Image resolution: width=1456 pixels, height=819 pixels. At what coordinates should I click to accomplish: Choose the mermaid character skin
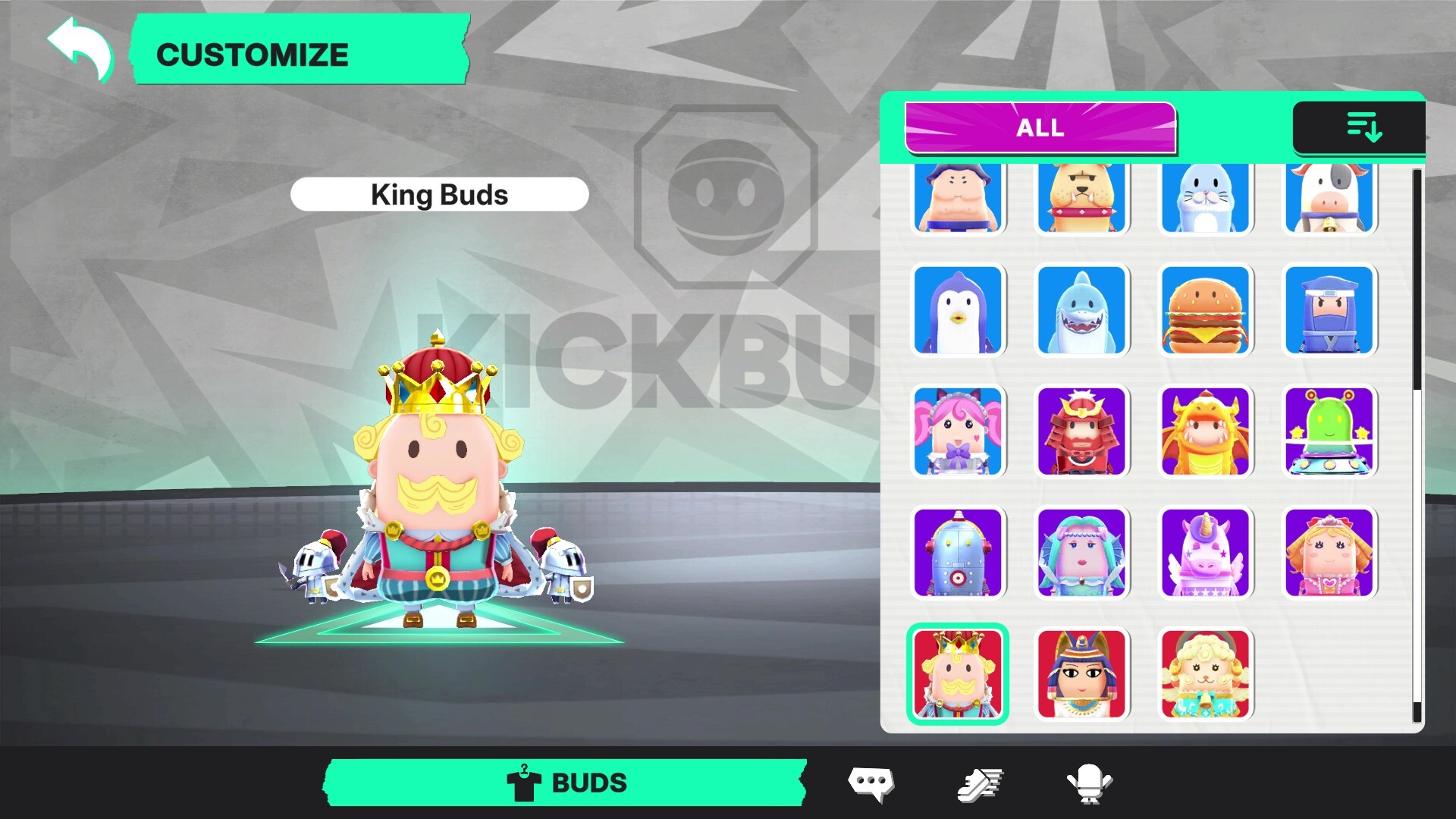(x=1082, y=554)
